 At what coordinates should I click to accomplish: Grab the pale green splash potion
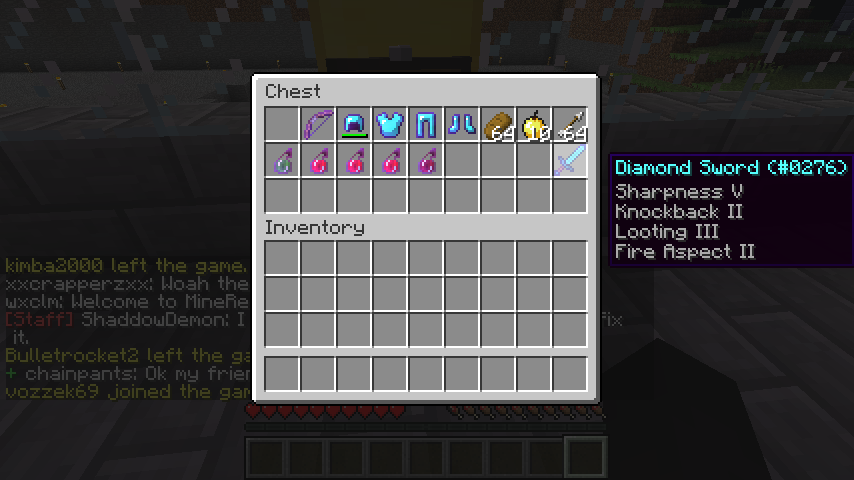[282, 161]
